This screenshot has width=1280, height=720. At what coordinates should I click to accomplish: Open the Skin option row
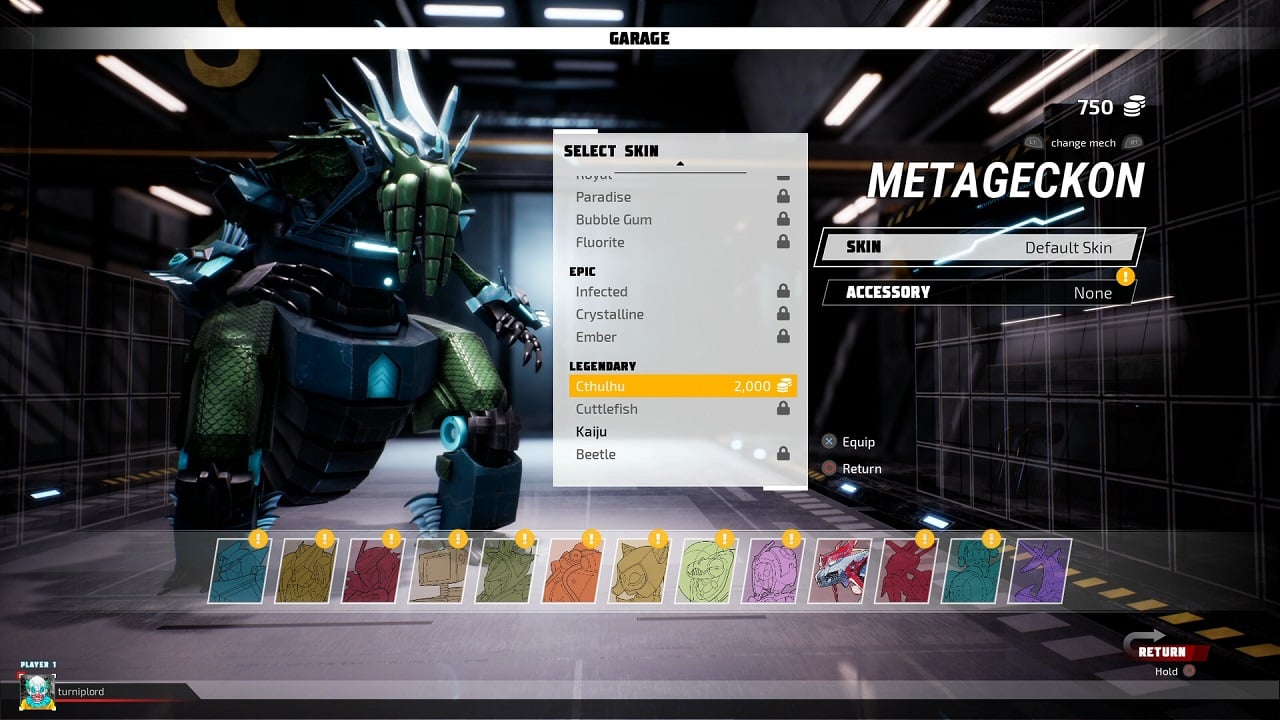tap(978, 247)
